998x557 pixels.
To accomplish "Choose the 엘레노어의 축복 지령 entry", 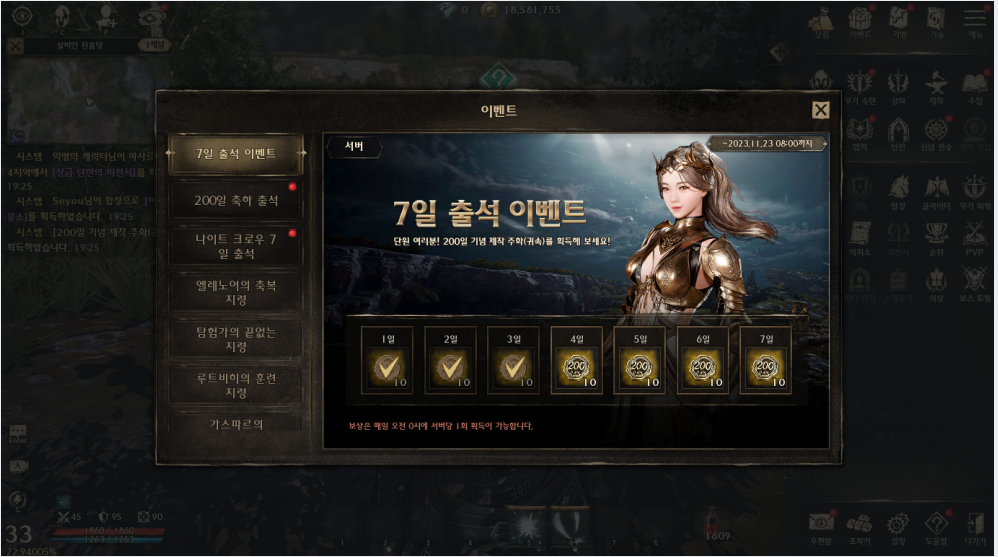I will point(235,292).
